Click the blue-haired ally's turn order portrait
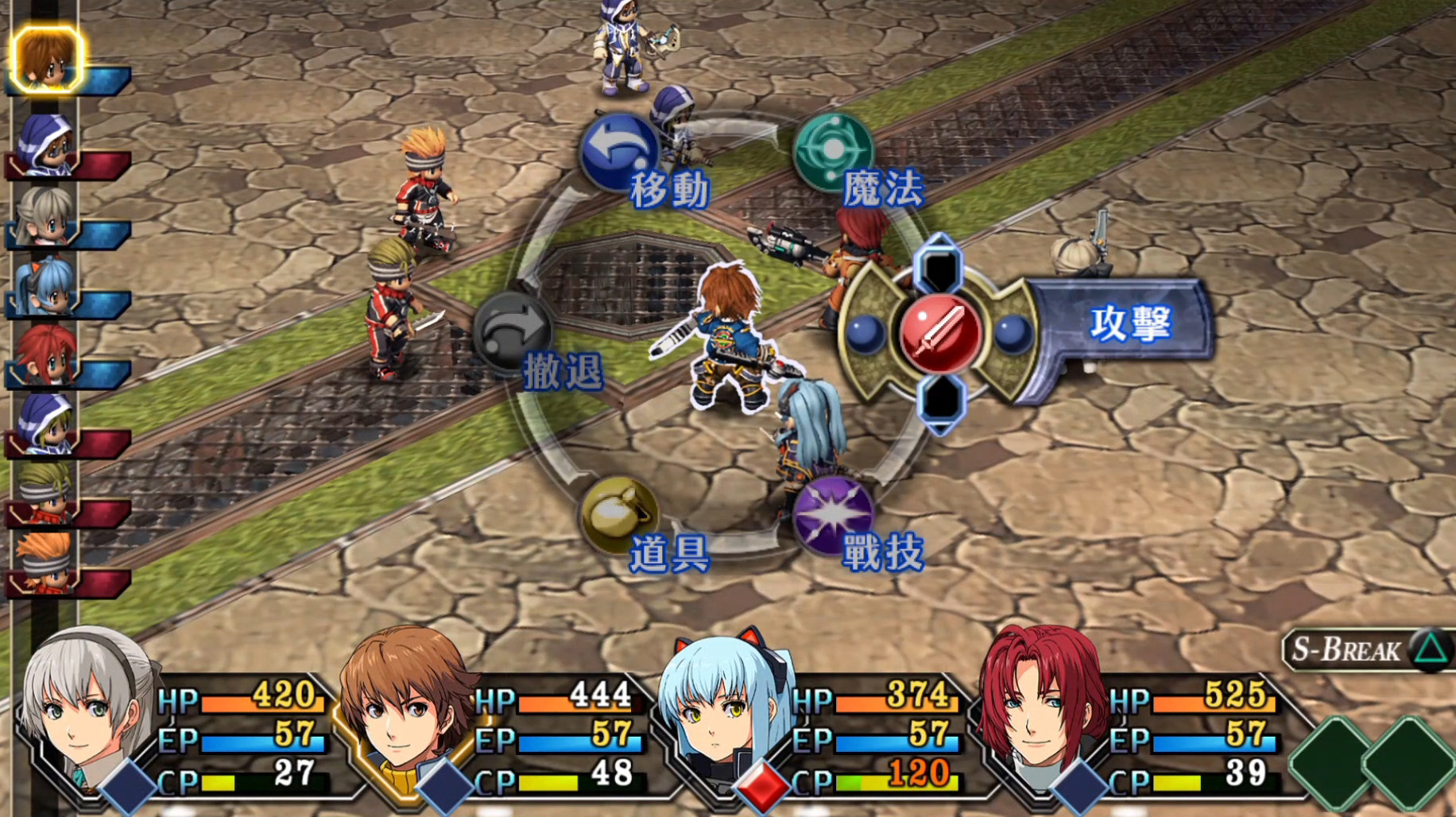The width and height of the screenshot is (1456, 817). pyautogui.click(x=45, y=285)
